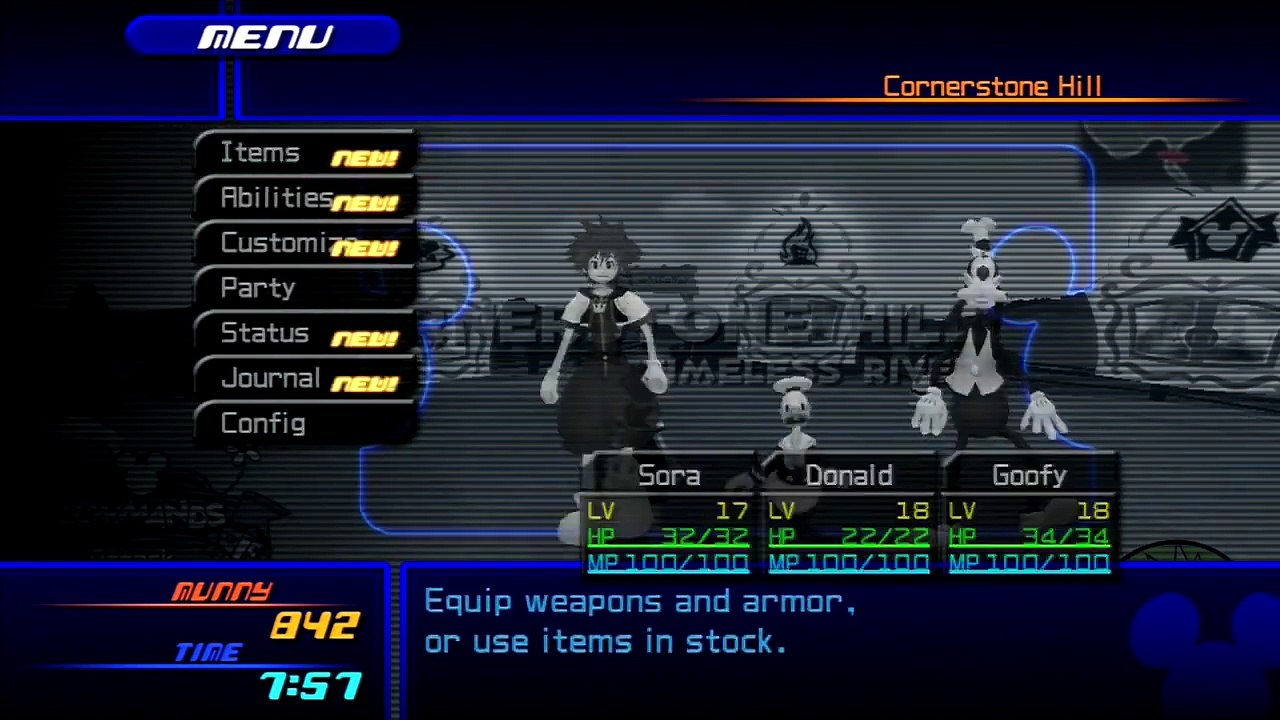
Task: Pick Goofy's character panel
Action: pos(1029,516)
